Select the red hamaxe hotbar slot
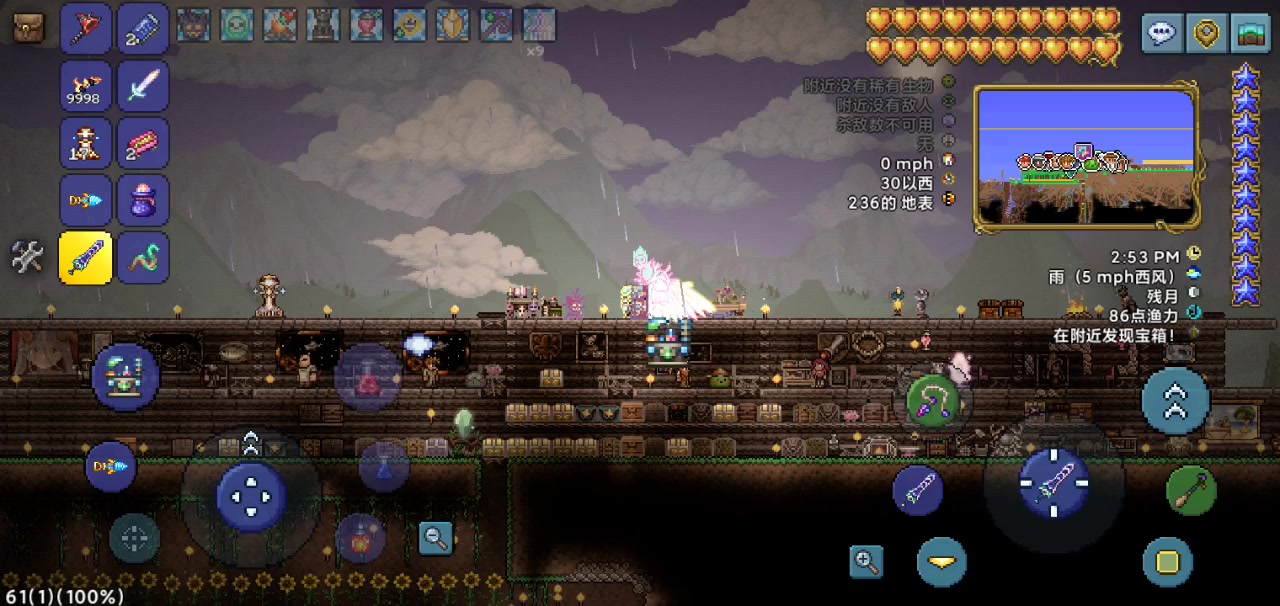The image size is (1280, 606). click(85, 28)
